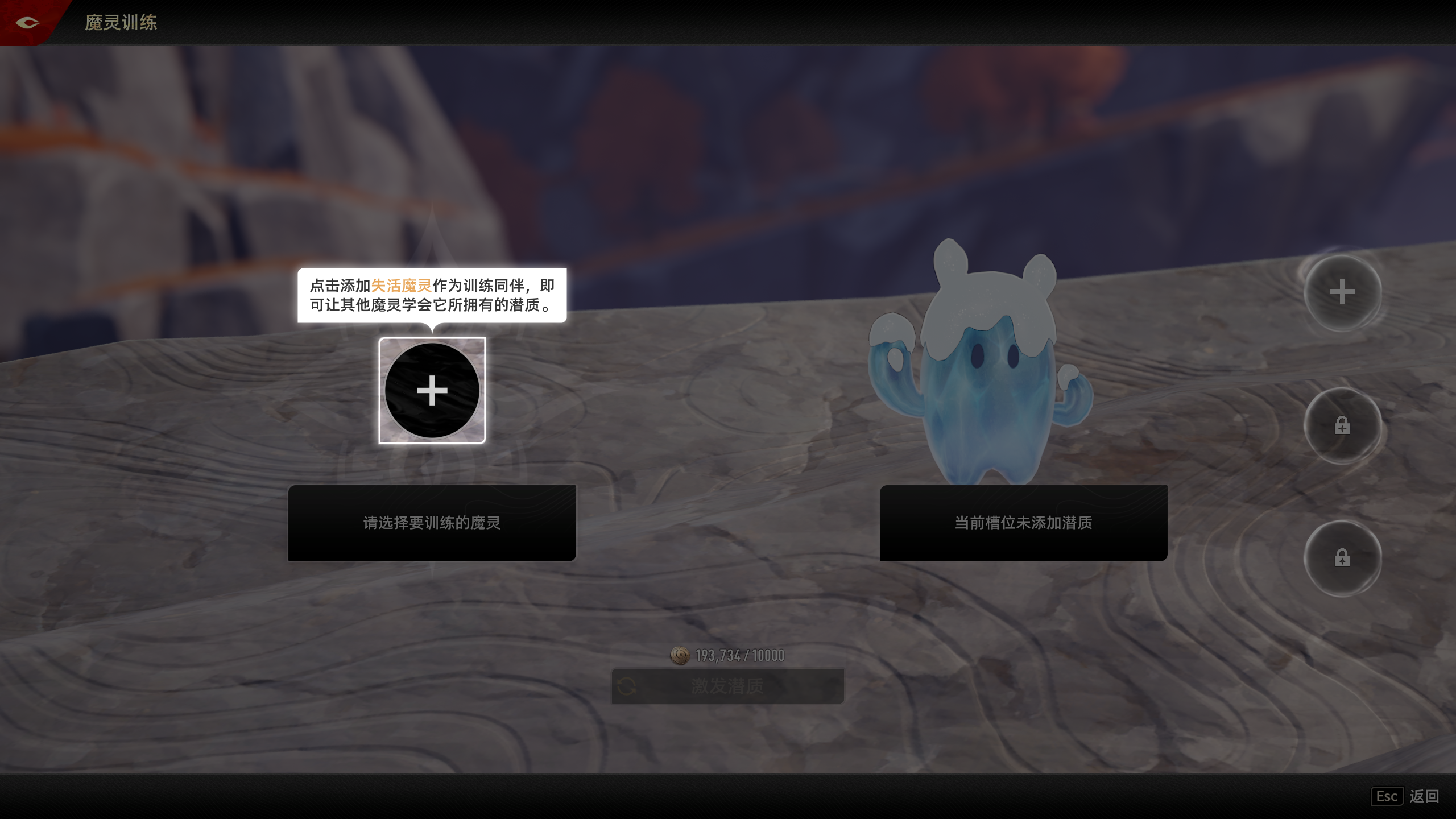Screen dimensions: 1456x819
Task: Click the red emblem icon in top bar
Action: pos(27,23)
